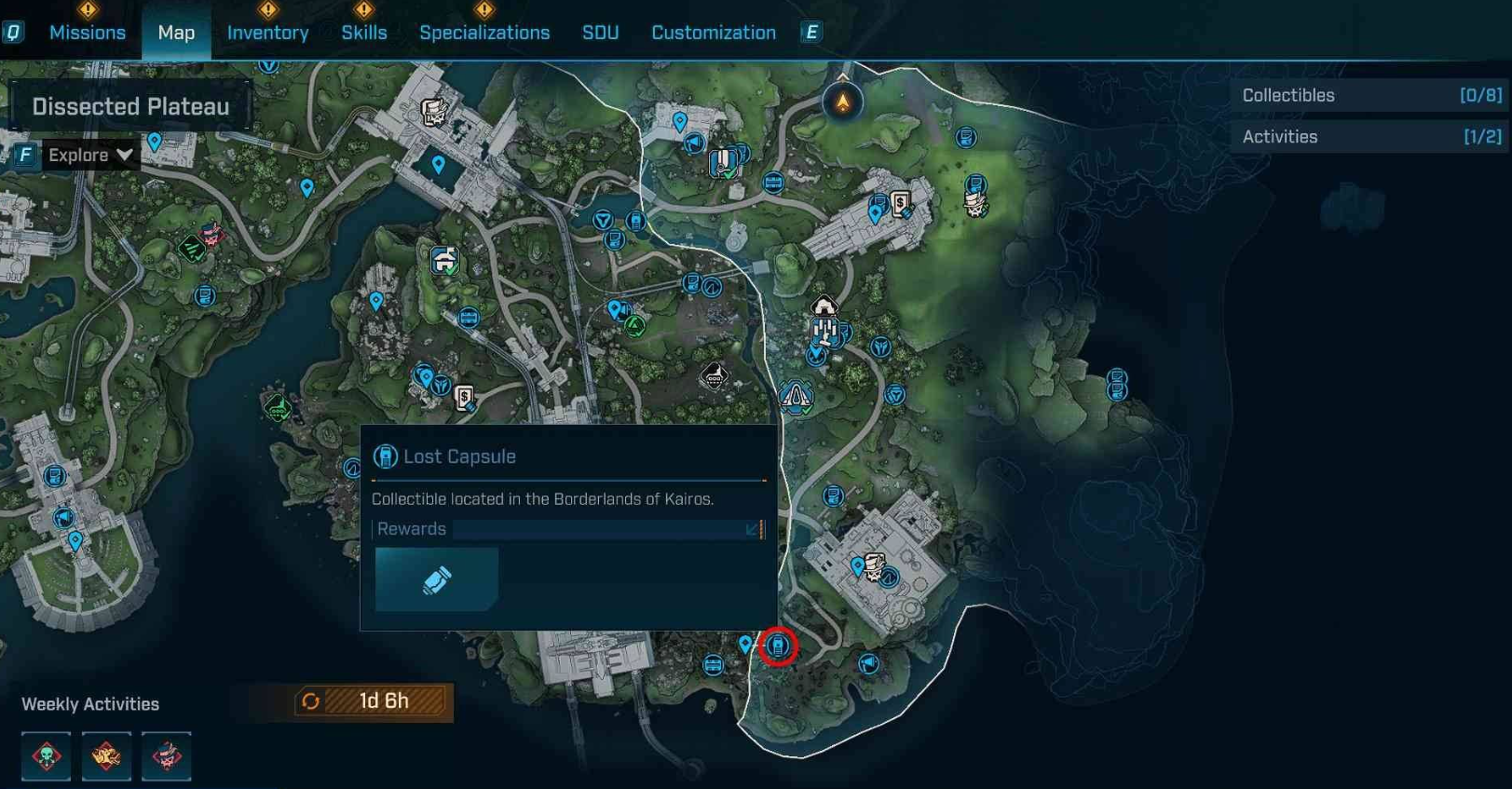Select the Activities tracker row
The width and height of the screenshot is (1512, 789).
tap(1370, 137)
